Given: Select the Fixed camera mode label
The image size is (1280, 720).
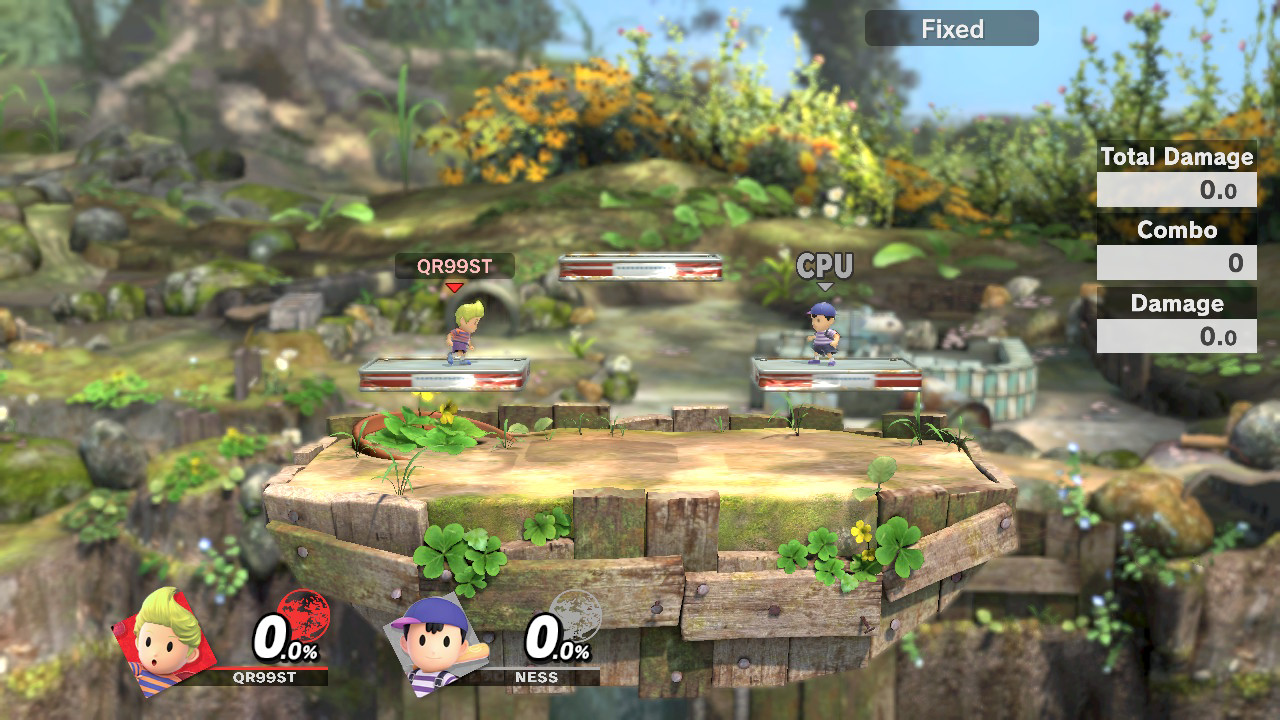Looking at the screenshot, I should click(x=951, y=29).
